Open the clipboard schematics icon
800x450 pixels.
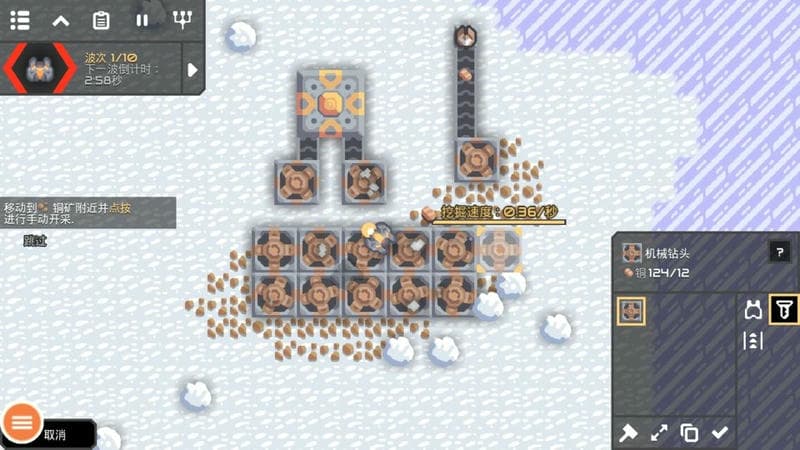click(101, 19)
